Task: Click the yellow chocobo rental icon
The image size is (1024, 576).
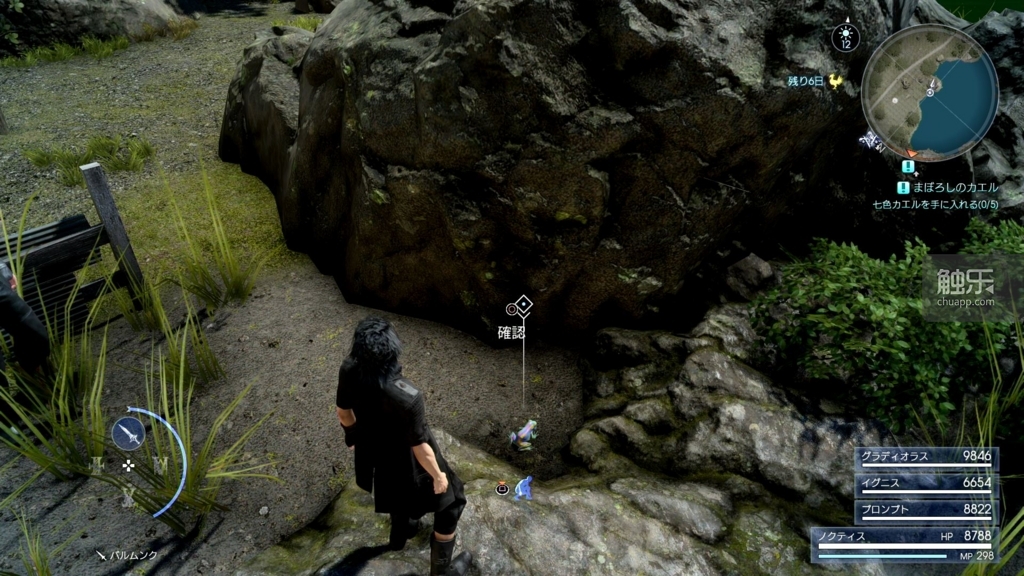Action: coord(836,83)
